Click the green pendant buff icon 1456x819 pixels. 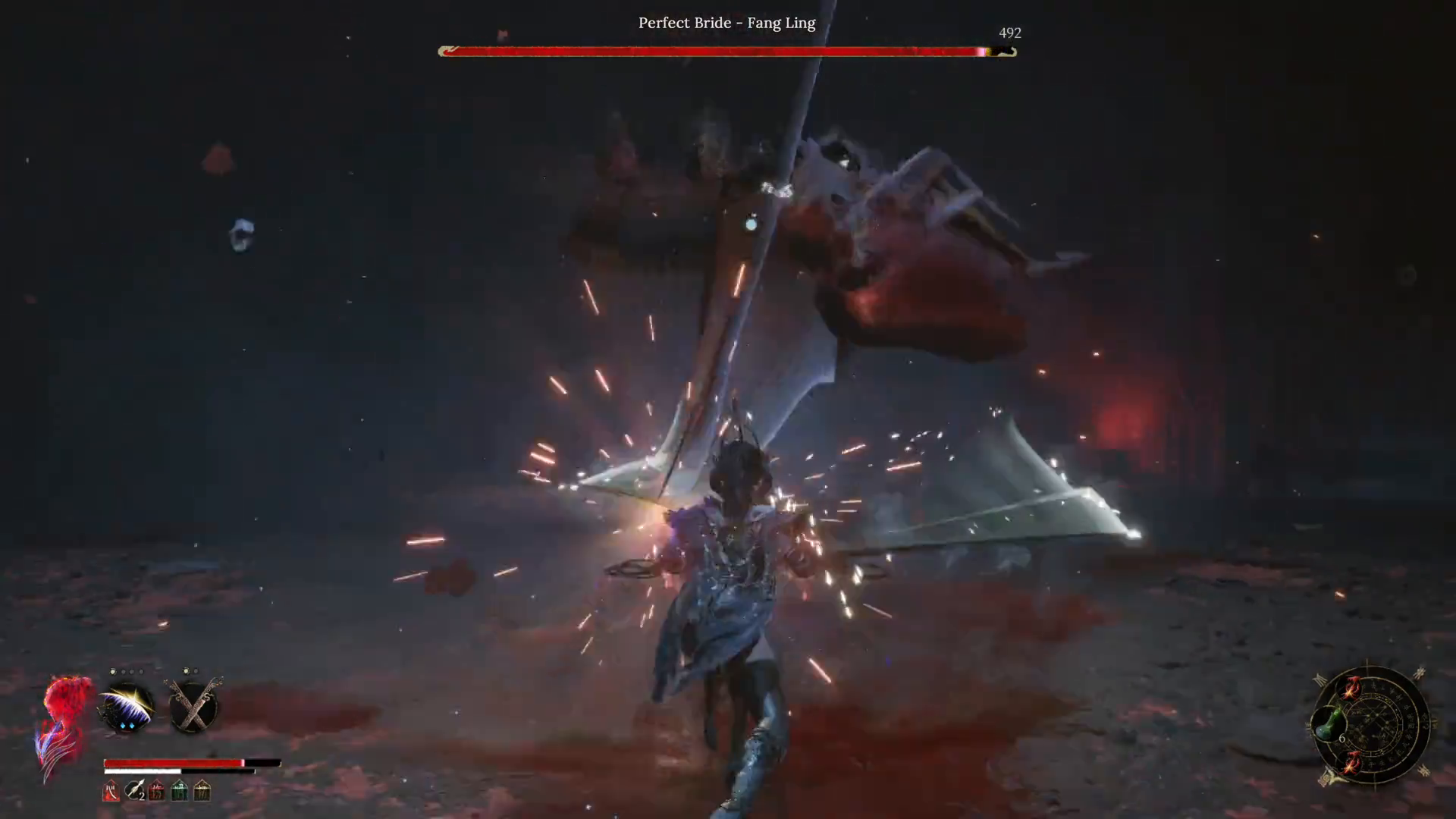(x=178, y=792)
